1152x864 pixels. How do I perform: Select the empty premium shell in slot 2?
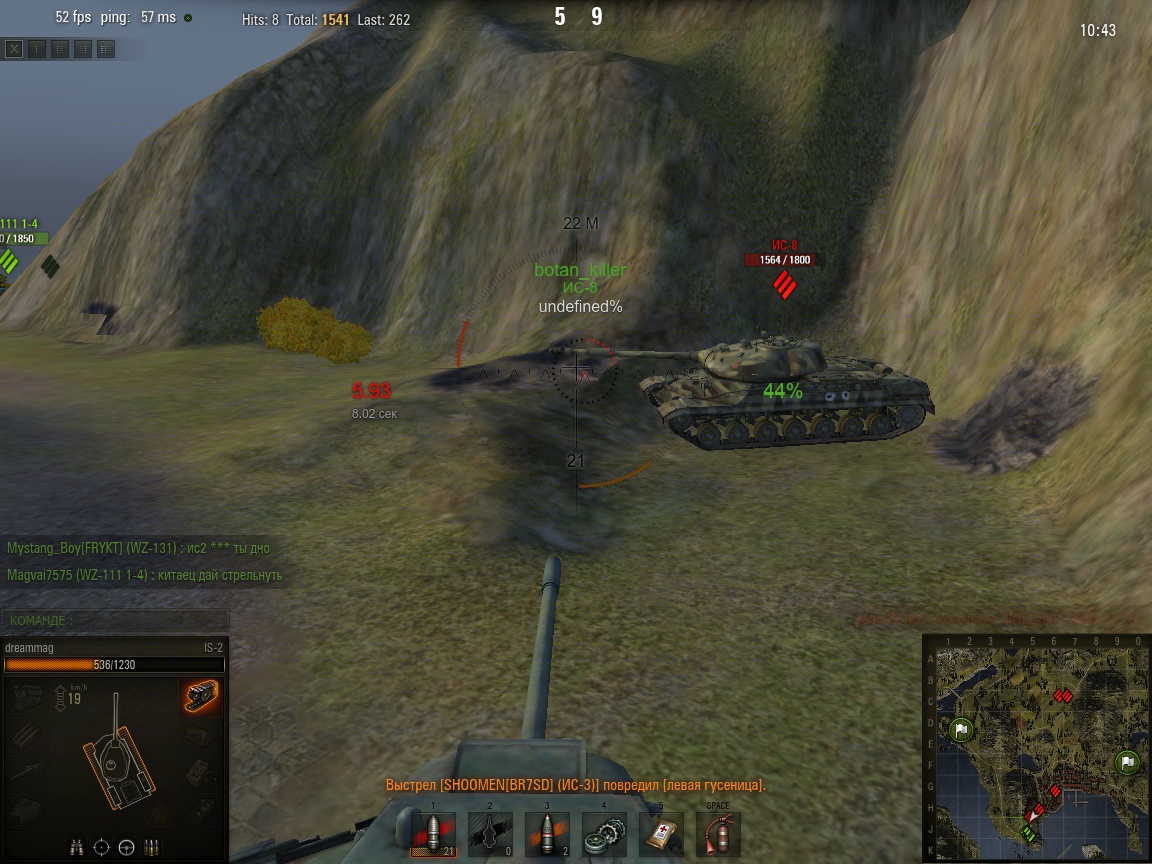(x=490, y=833)
